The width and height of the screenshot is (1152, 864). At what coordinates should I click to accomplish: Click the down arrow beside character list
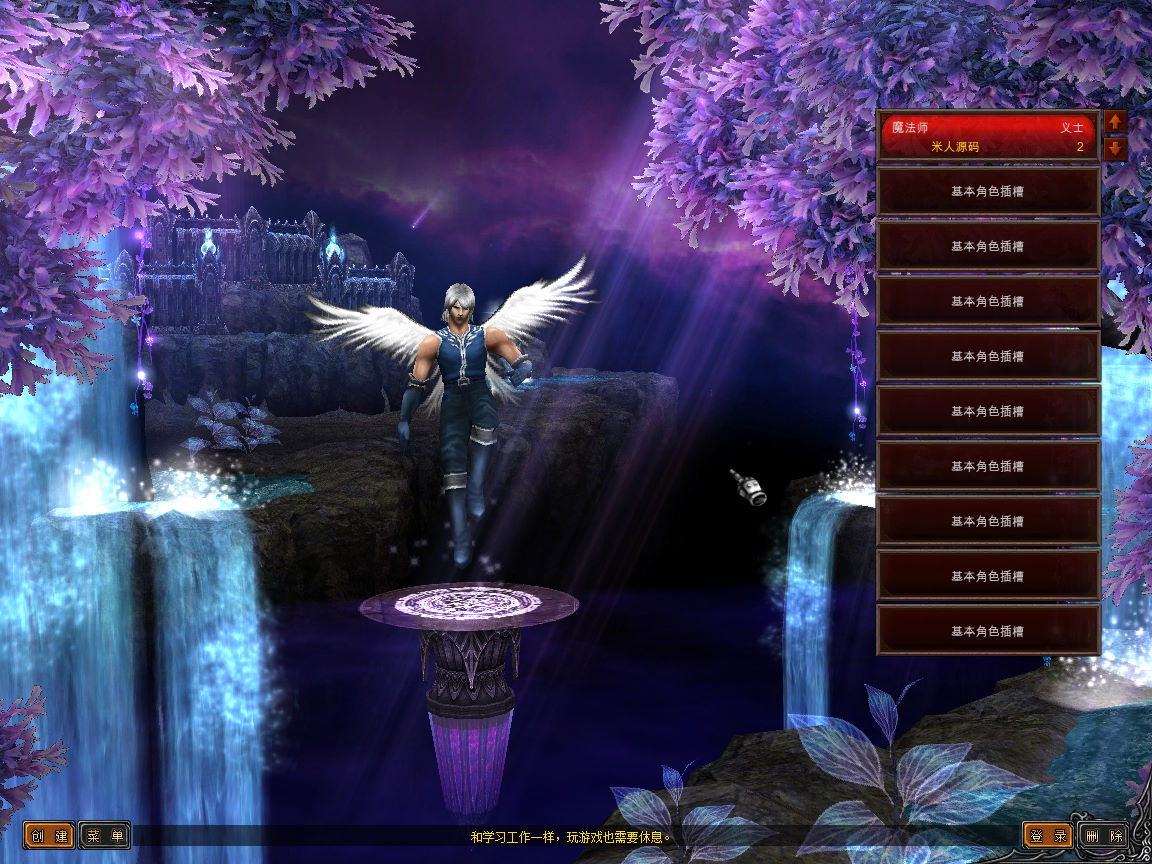(x=1116, y=149)
